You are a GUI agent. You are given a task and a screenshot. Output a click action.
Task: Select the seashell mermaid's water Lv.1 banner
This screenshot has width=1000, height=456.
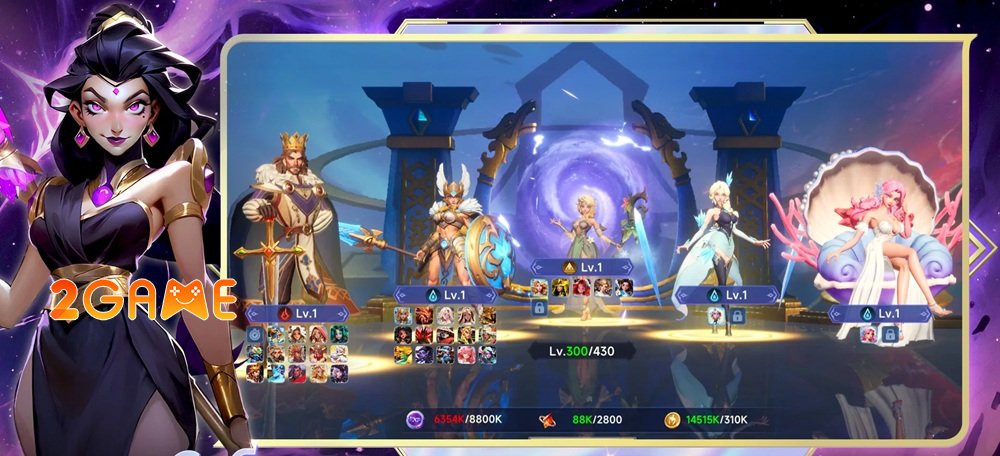pos(878,313)
